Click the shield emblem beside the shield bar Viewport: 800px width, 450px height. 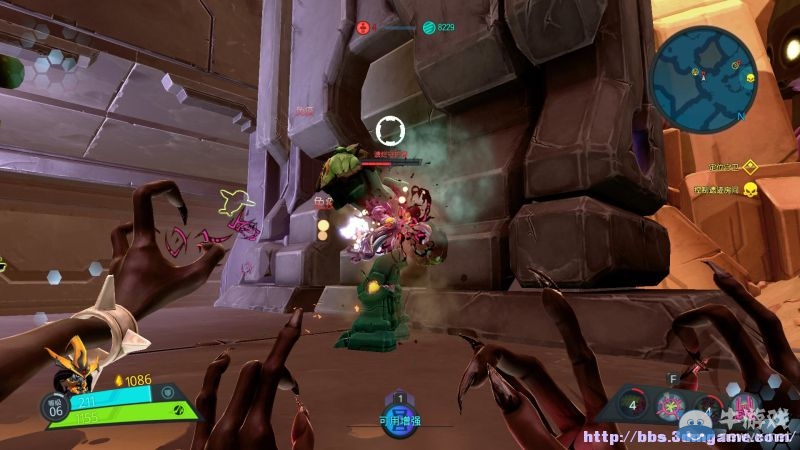coord(168,392)
